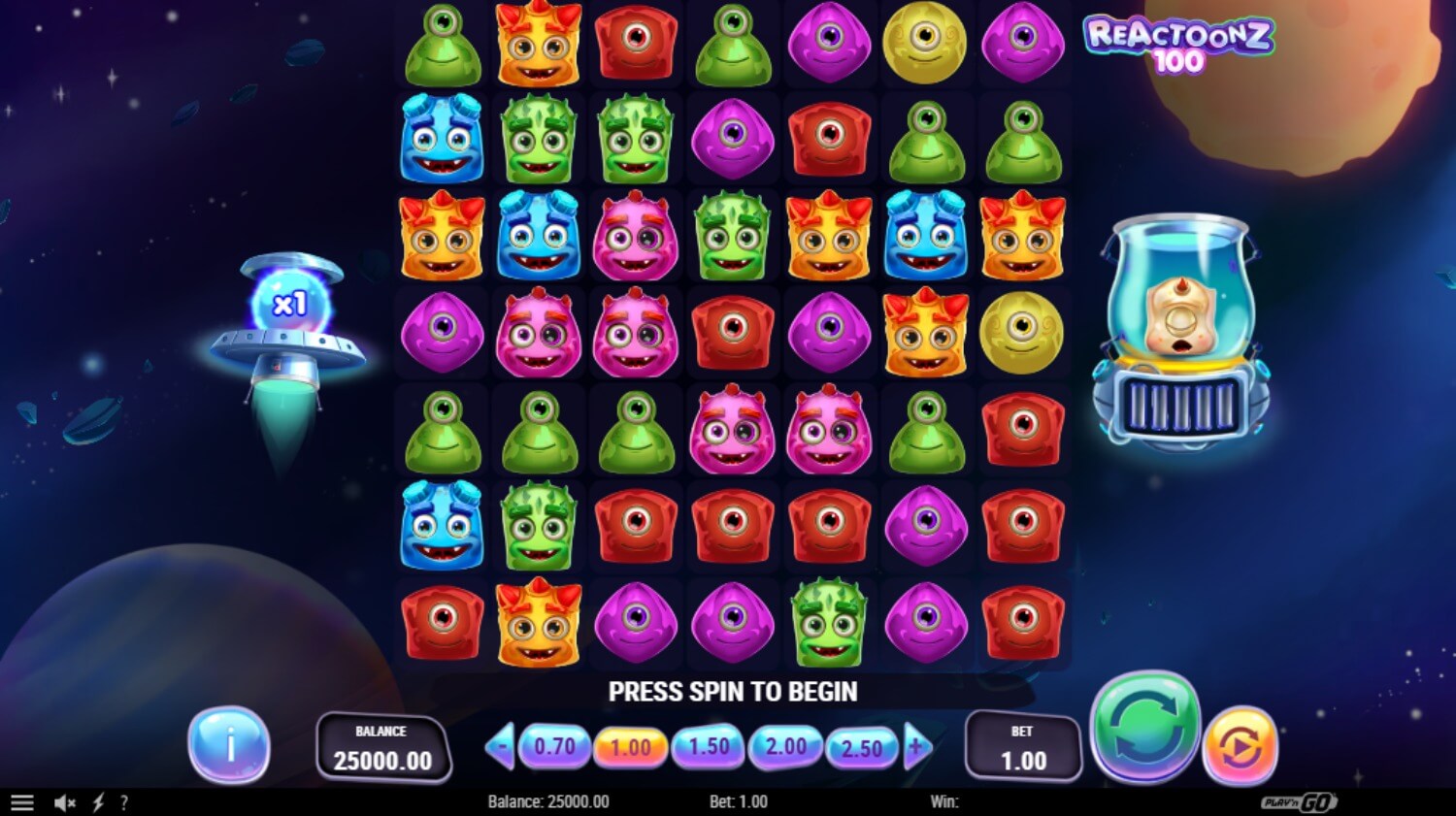Select the 2.50 bet amount
Image resolution: width=1456 pixels, height=816 pixels.
click(861, 748)
